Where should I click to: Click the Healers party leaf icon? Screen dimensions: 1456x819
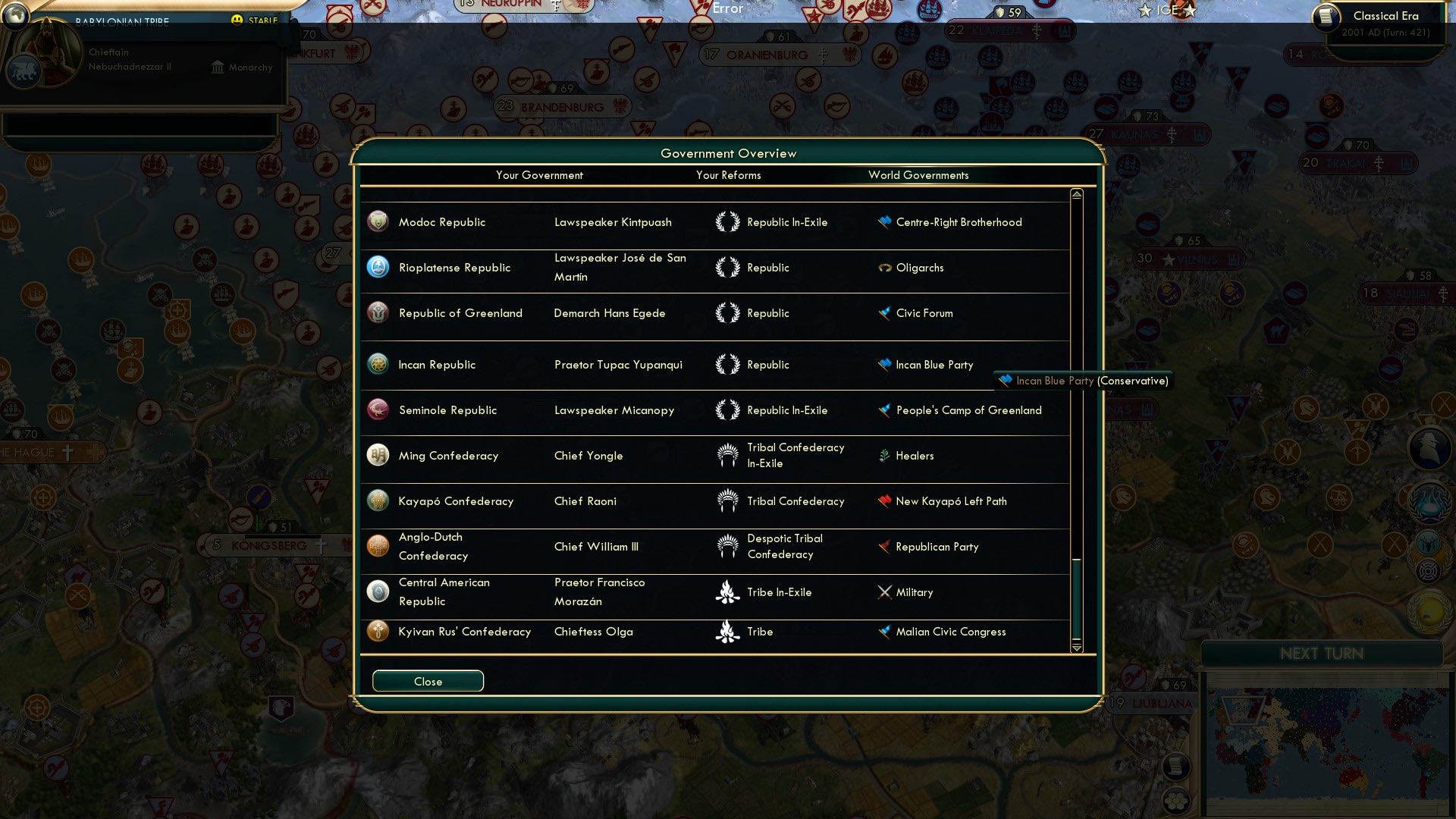[x=883, y=455]
